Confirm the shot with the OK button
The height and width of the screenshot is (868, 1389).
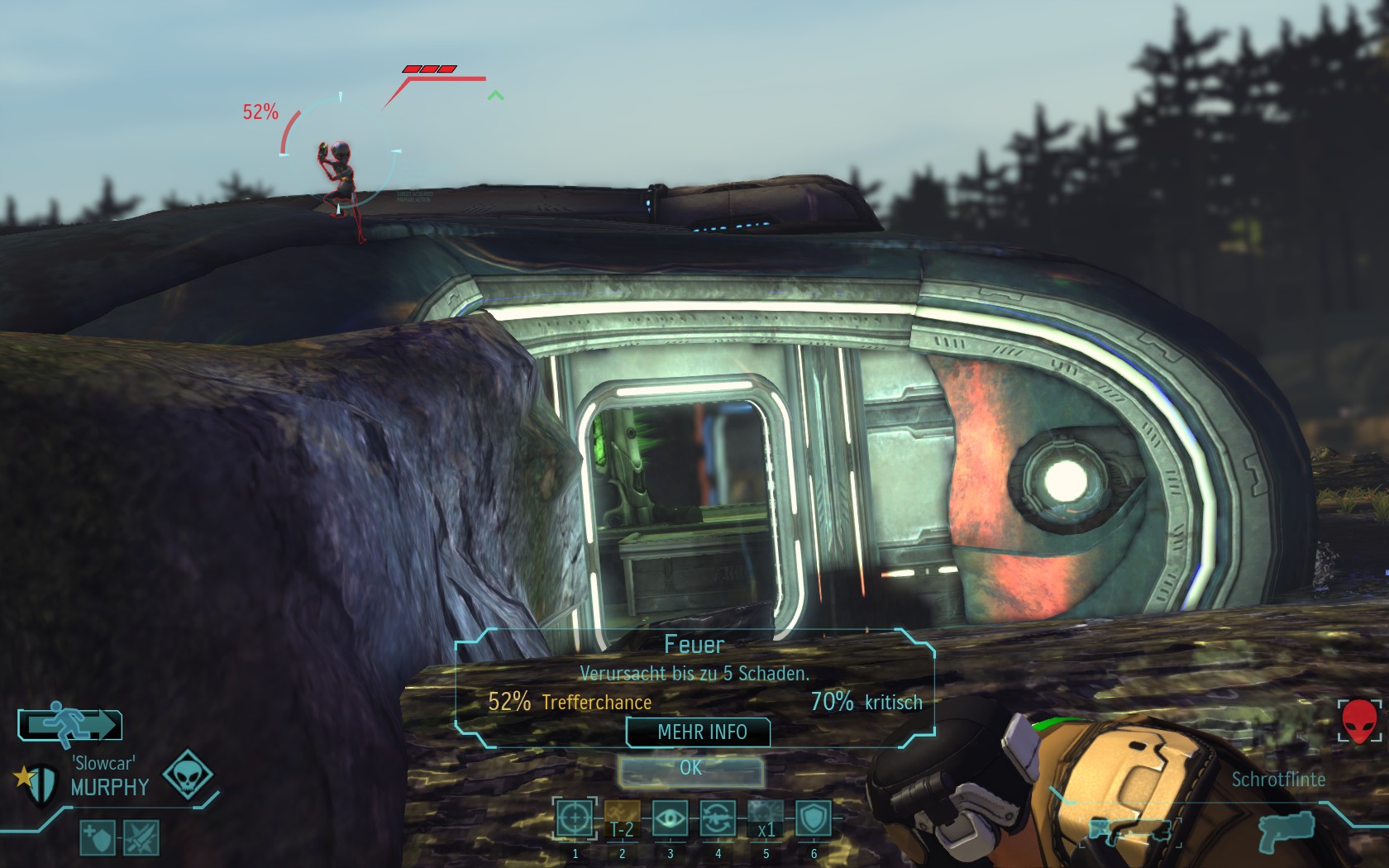pyautogui.click(x=691, y=769)
